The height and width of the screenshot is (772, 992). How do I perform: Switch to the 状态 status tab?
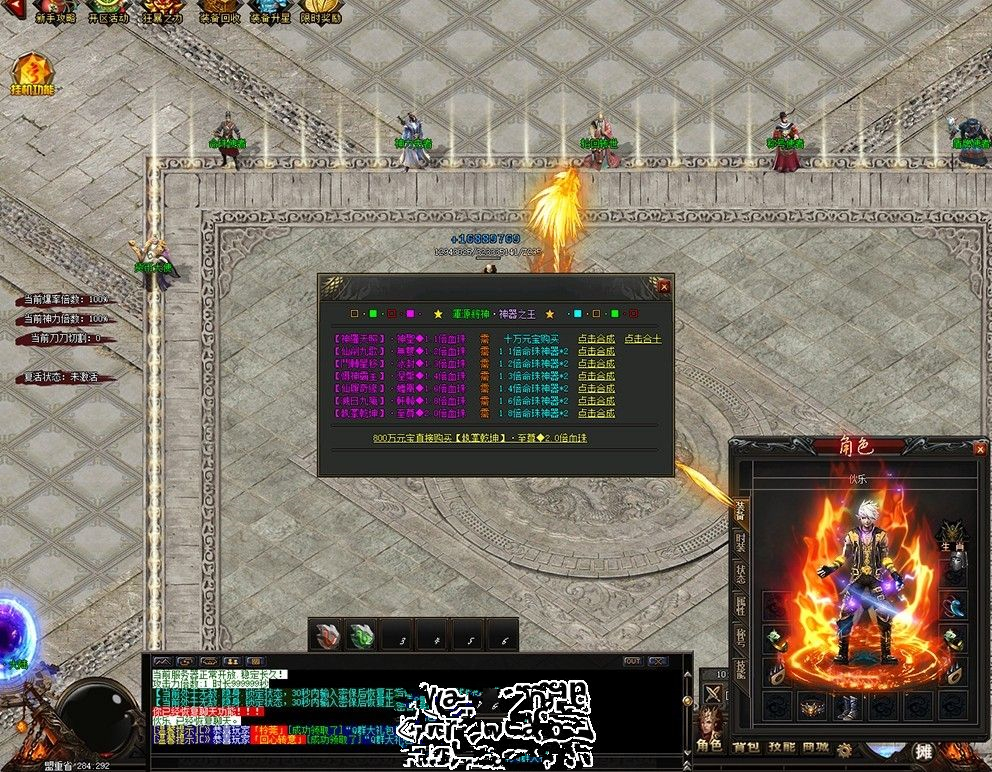tap(741, 574)
